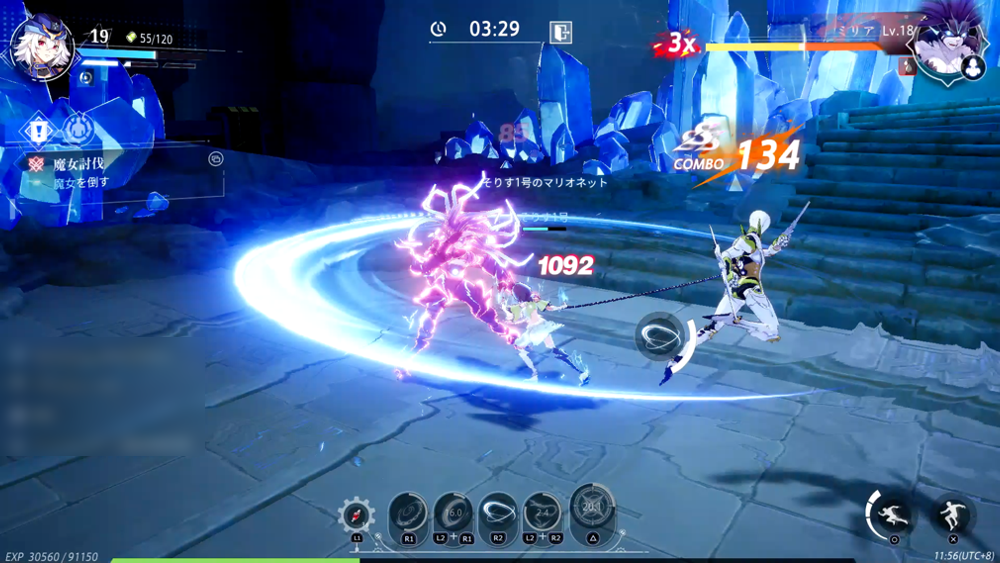Use the first spiral vortex skill

pyautogui.click(x=408, y=513)
